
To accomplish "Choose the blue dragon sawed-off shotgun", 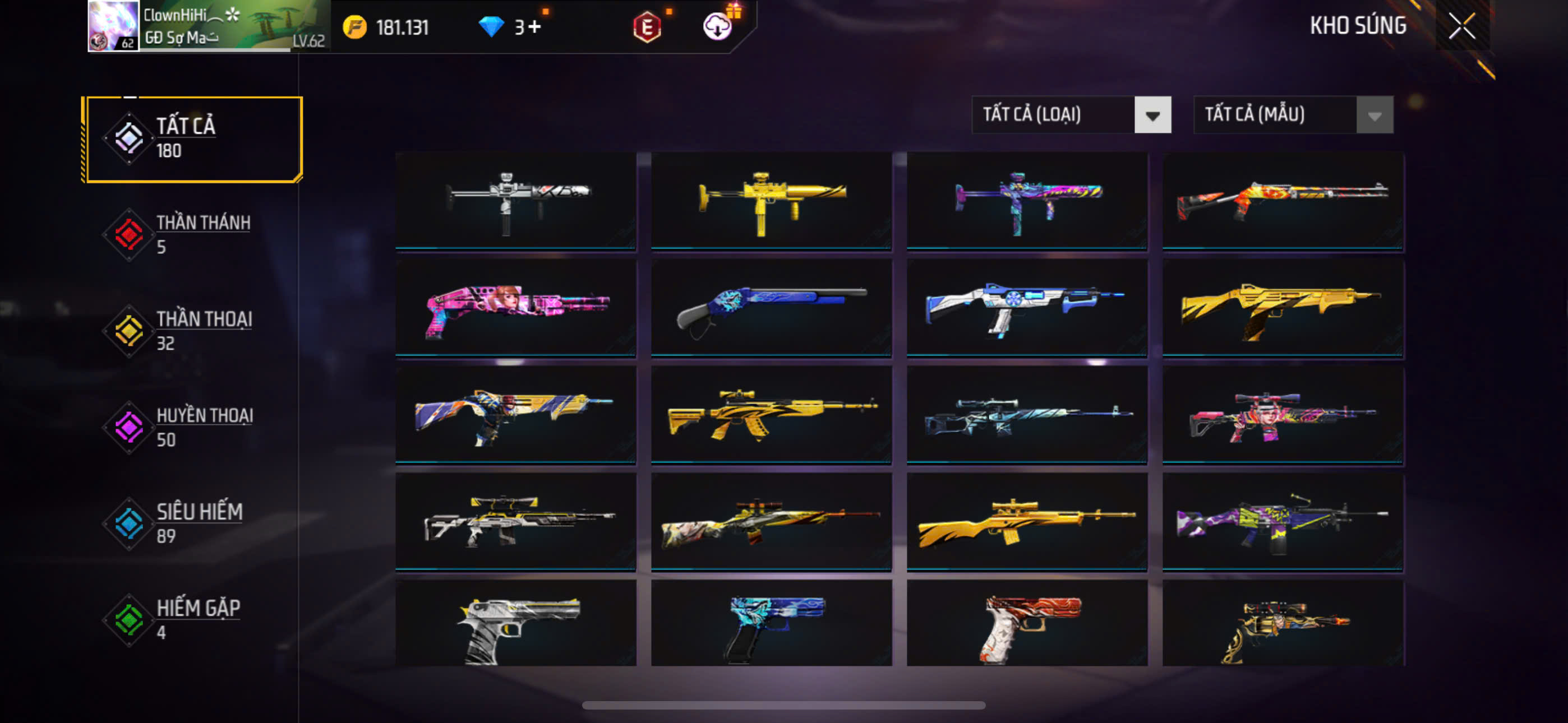I will [771, 307].
